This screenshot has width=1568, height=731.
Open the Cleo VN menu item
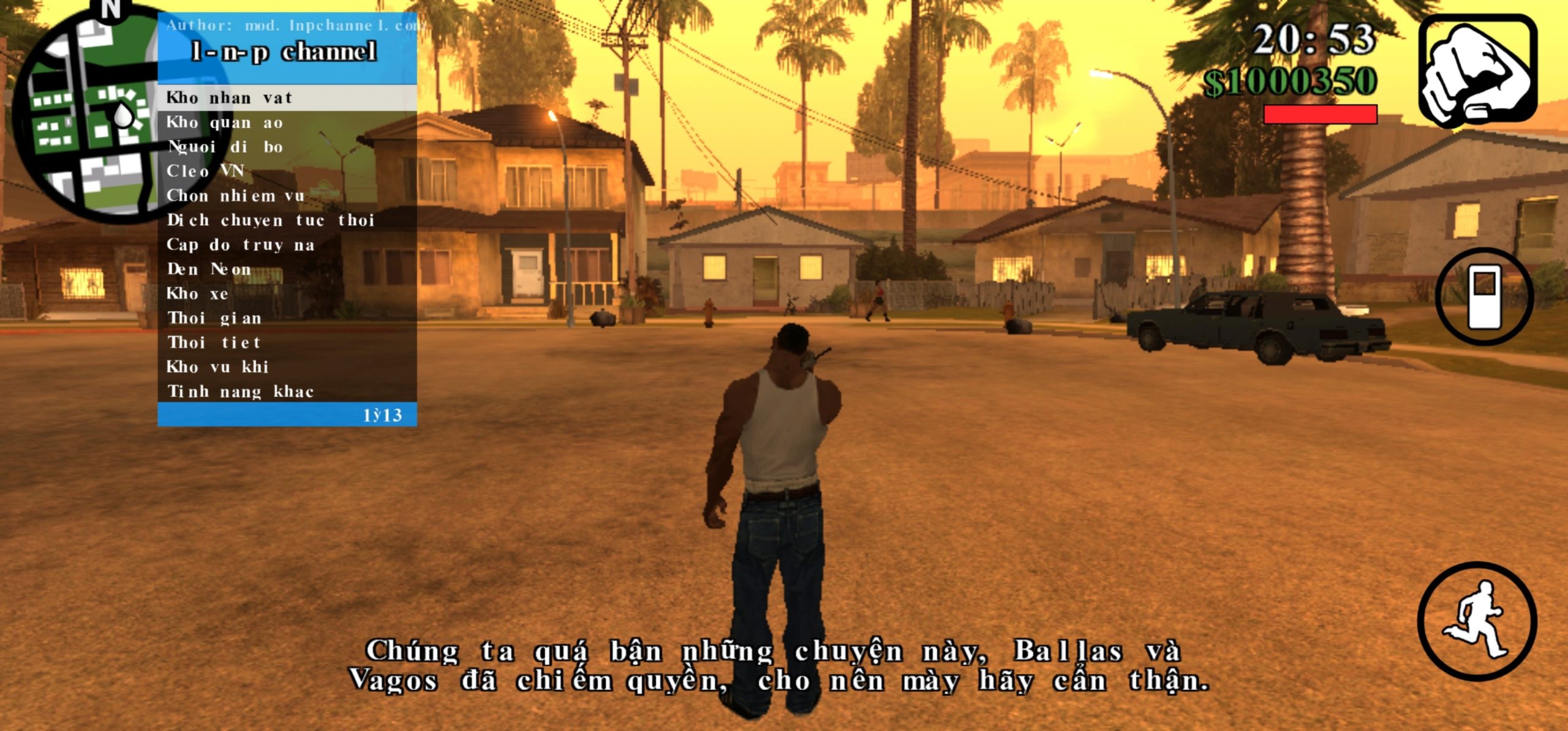tap(287, 171)
